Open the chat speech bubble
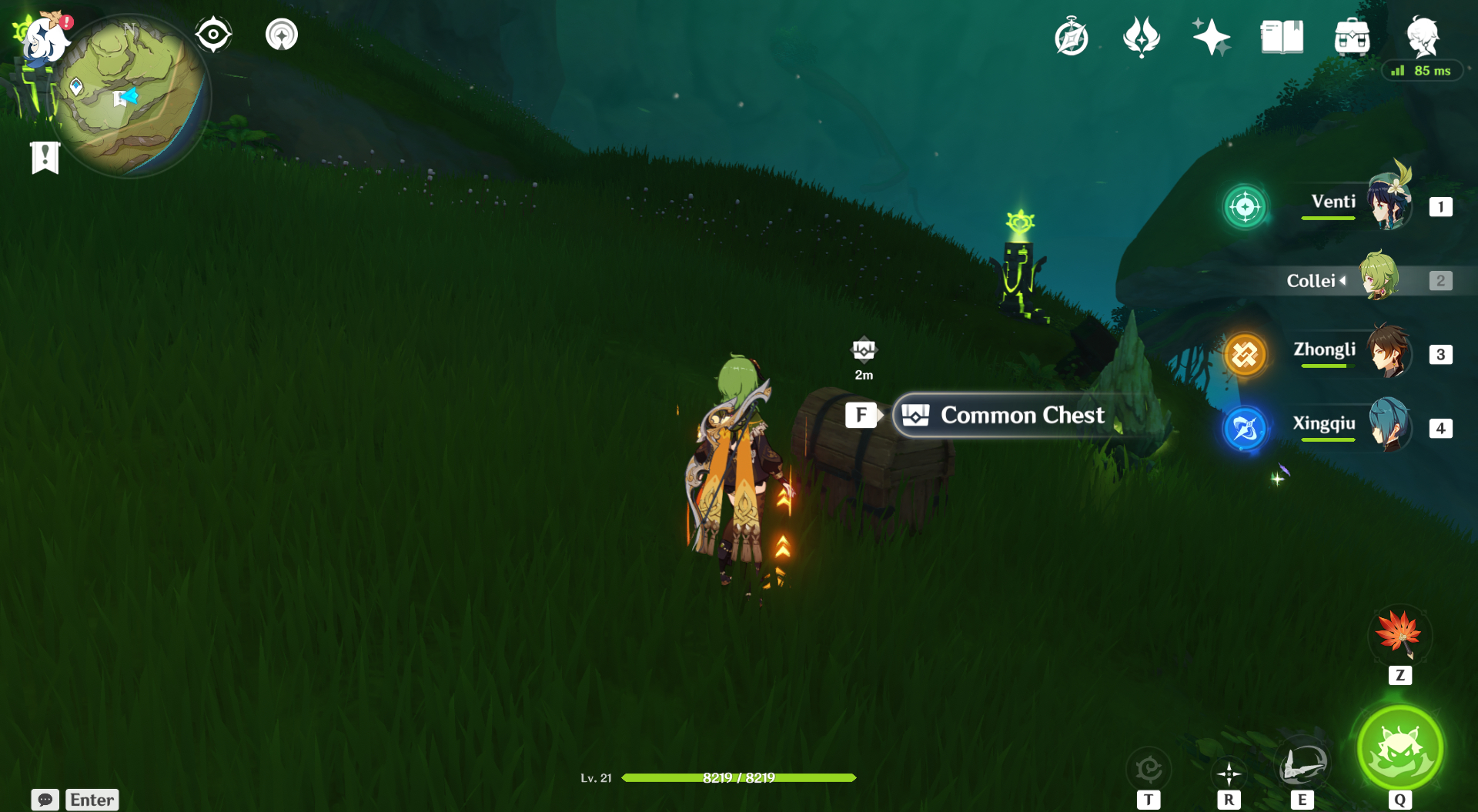The image size is (1478, 812). click(x=45, y=800)
